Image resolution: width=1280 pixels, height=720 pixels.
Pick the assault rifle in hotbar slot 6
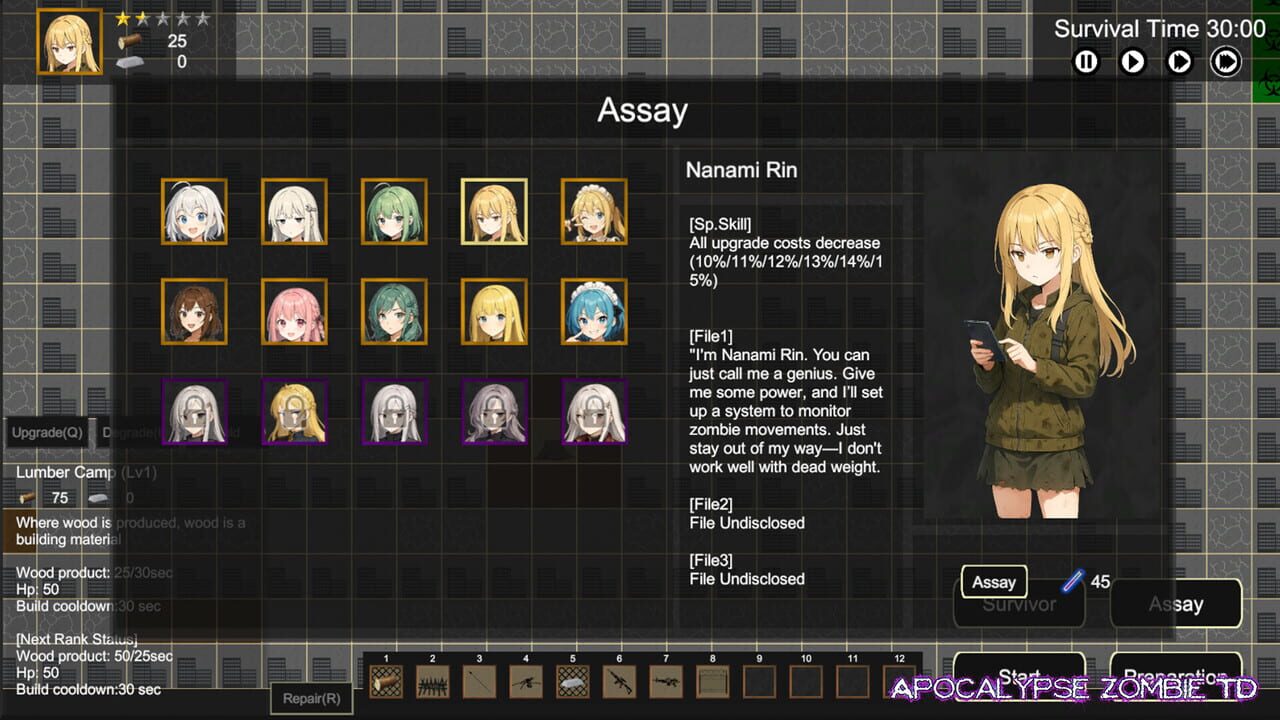618,682
